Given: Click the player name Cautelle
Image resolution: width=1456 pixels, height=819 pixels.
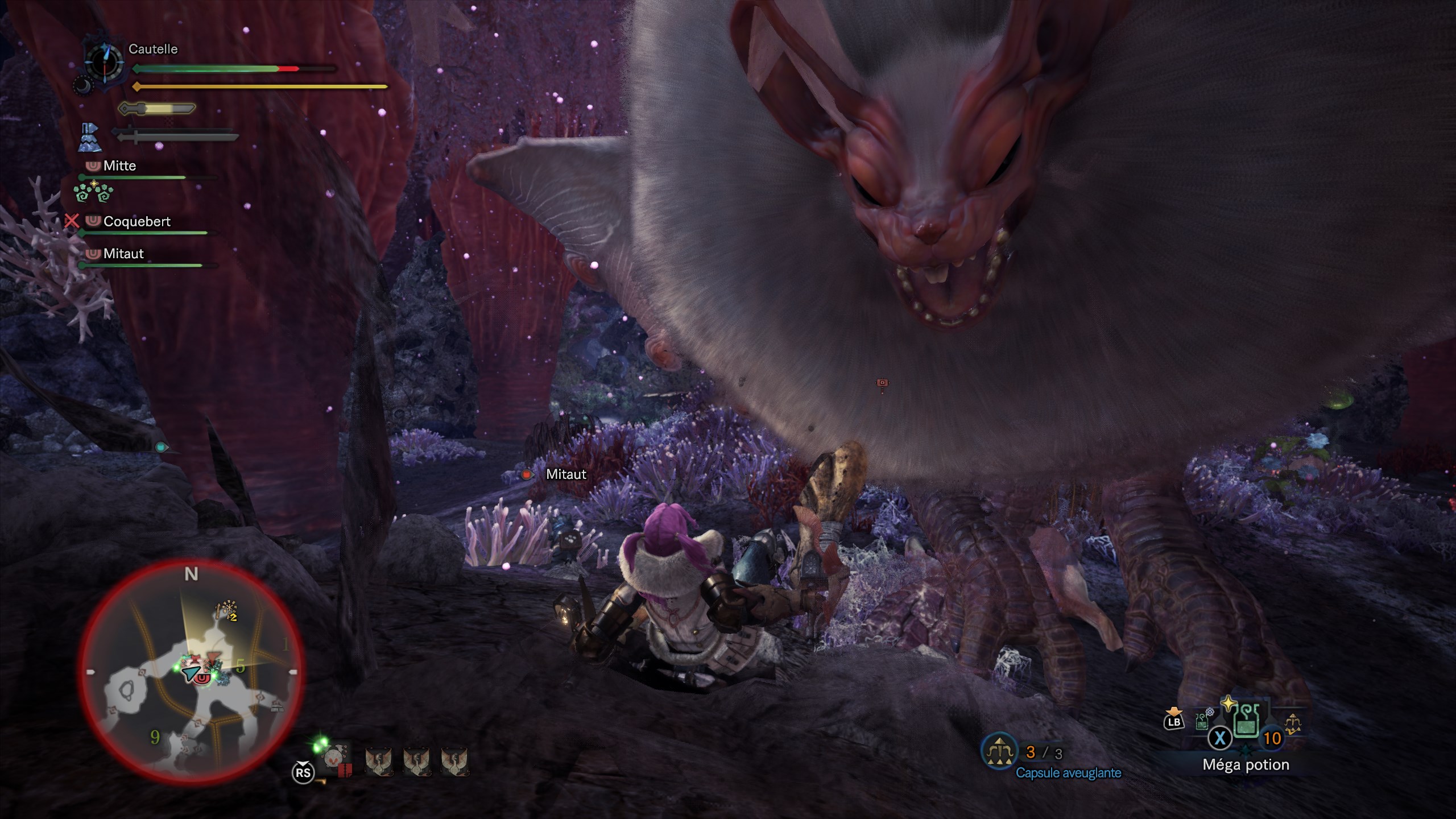Looking at the screenshot, I should point(153,49).
